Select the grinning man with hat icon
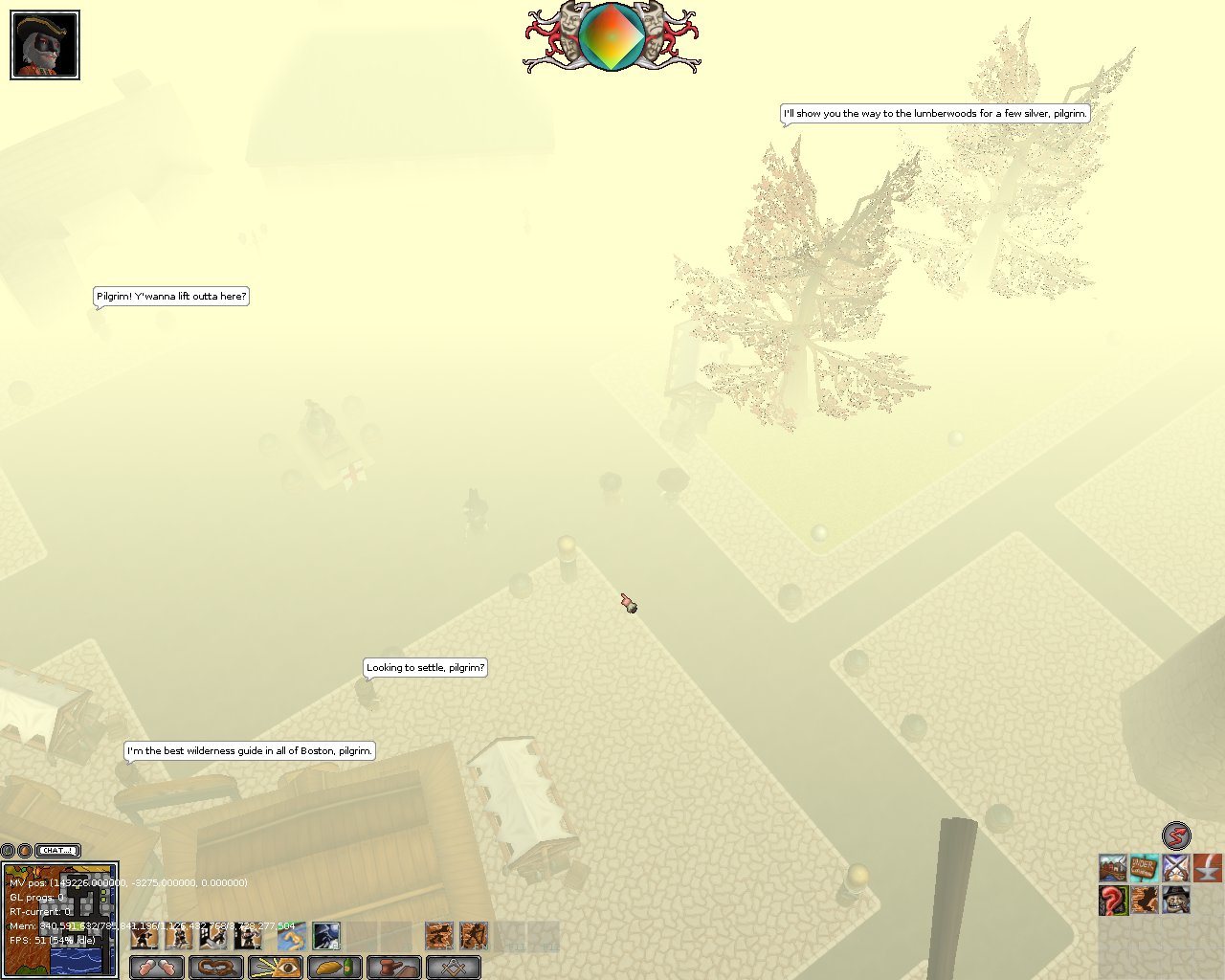This screenshot has width=1225, height=980. 1176,901
